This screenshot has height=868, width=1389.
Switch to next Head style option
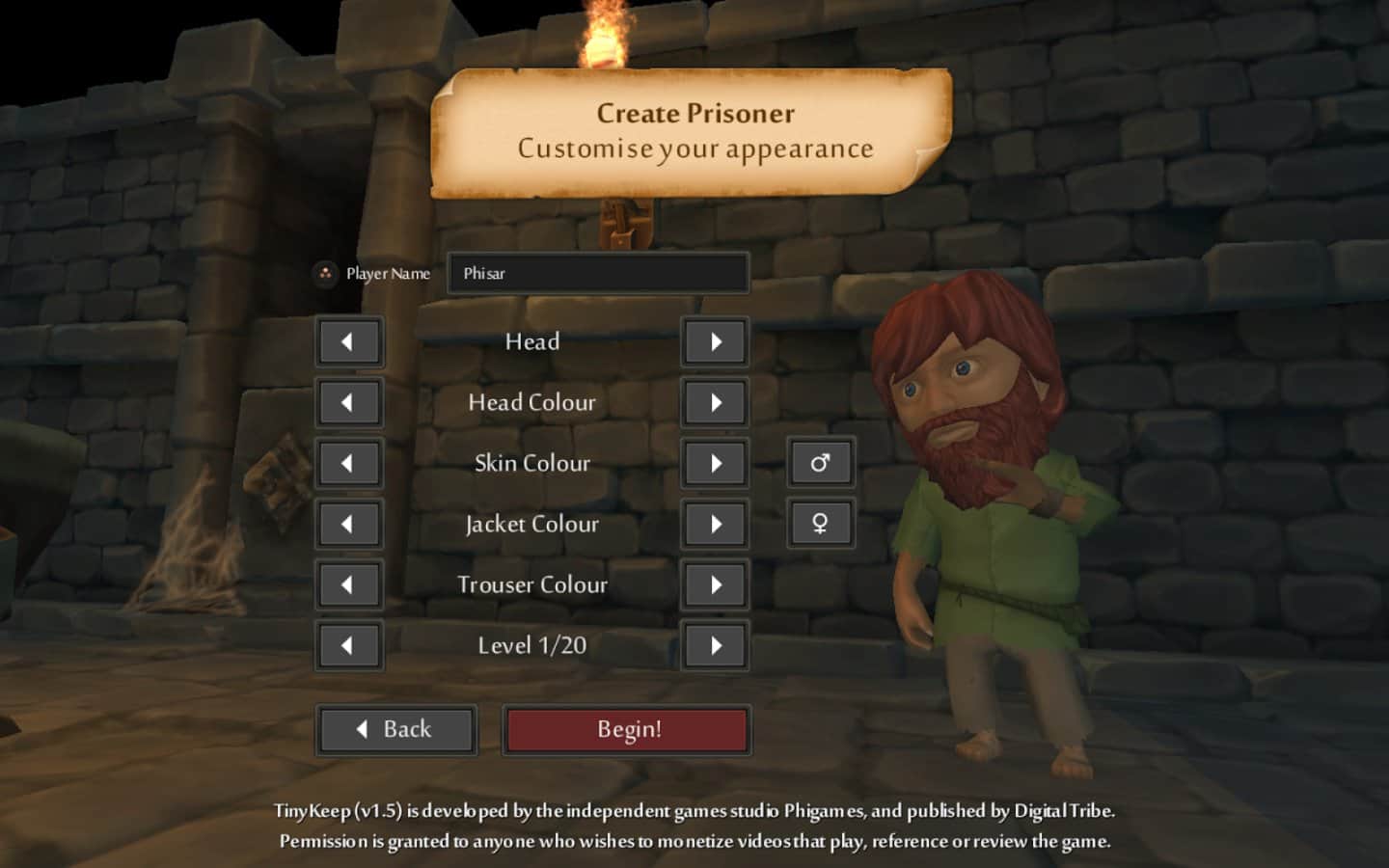click(714, 341)
